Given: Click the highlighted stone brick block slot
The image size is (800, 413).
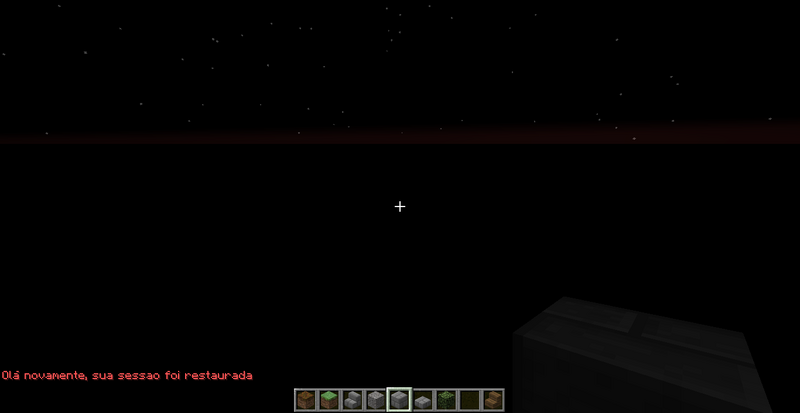Looking at the screenshot, I should tap(399, 400).
